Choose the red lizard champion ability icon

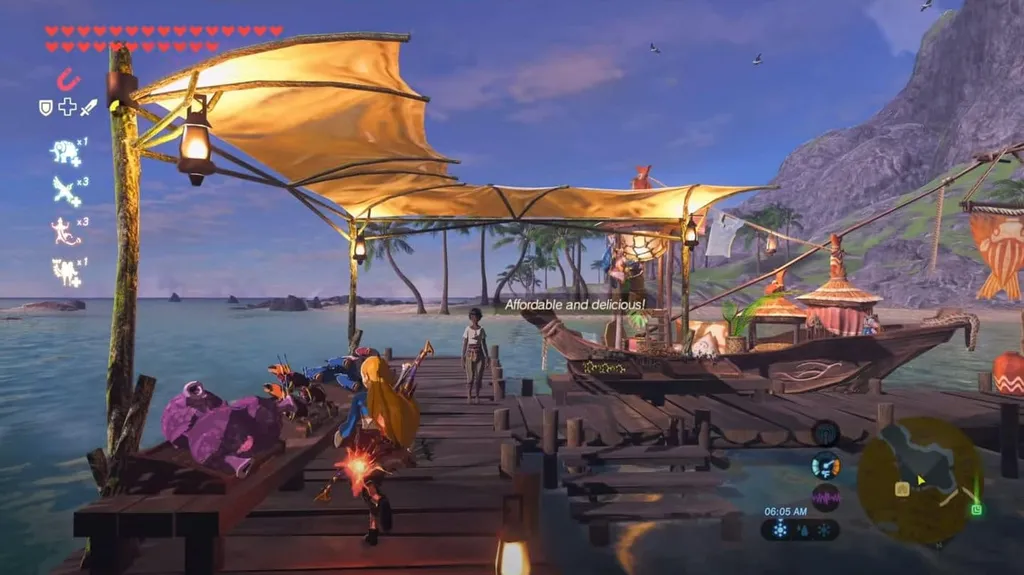tap(65, 231)
